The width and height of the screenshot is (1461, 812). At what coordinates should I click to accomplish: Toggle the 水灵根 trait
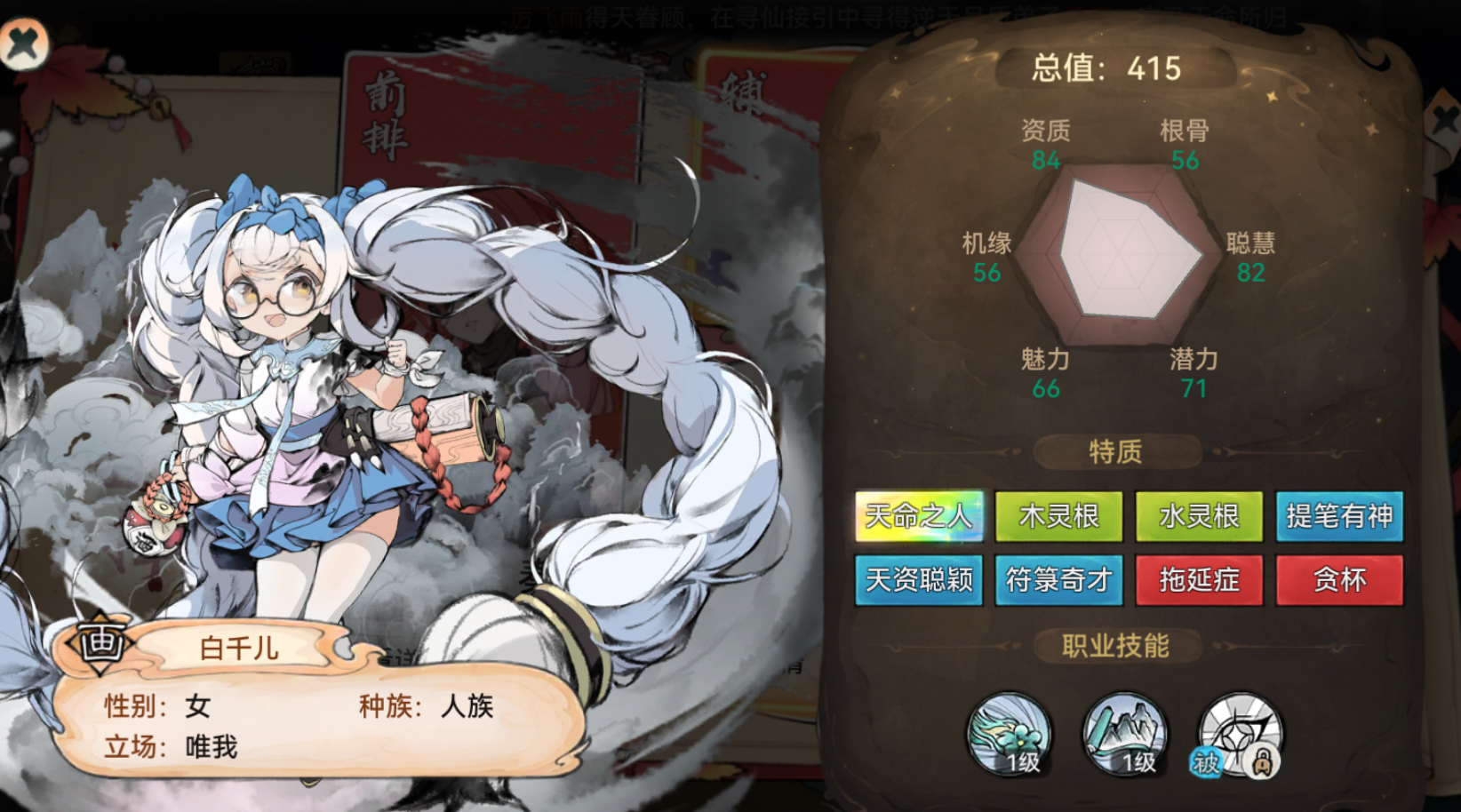pos(1198,516)
